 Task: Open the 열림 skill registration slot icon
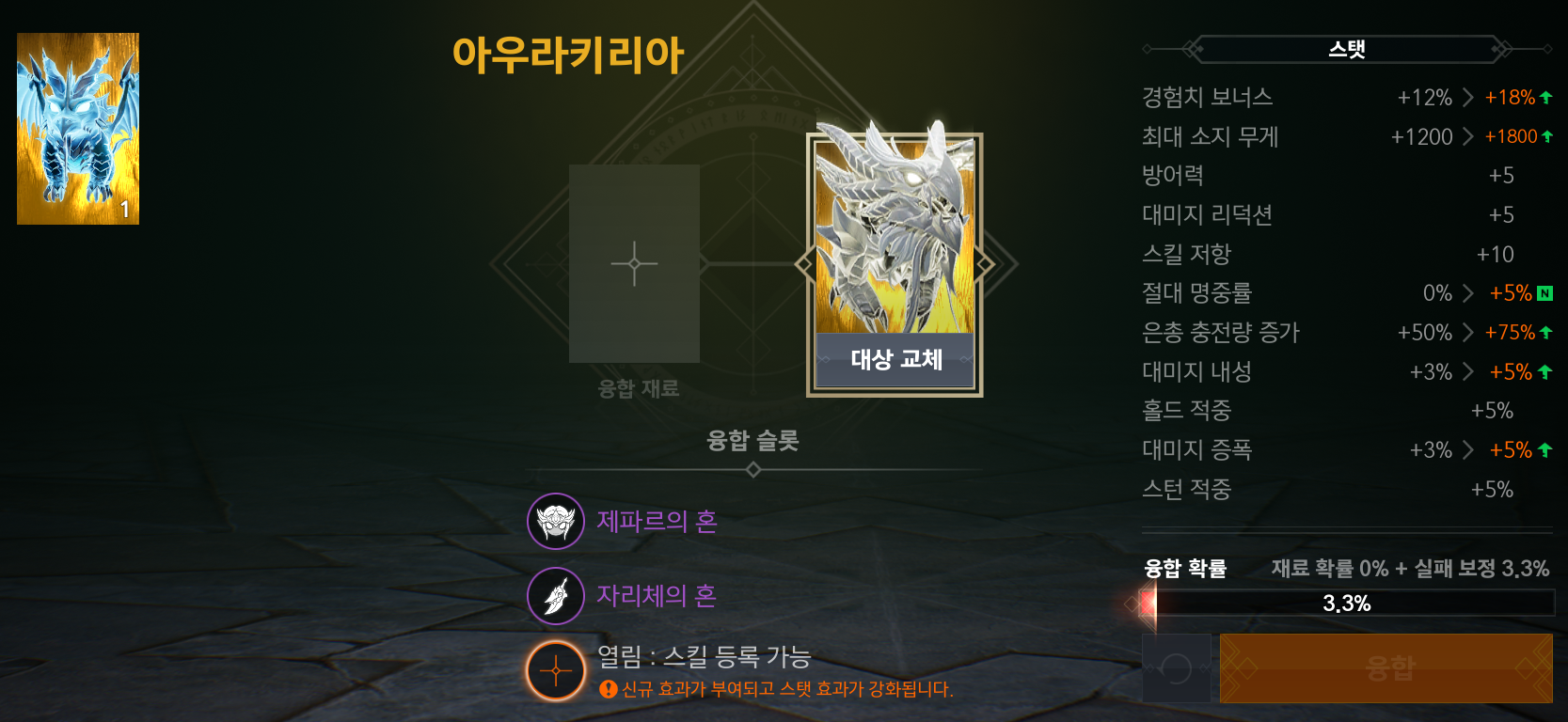(555, 669)
